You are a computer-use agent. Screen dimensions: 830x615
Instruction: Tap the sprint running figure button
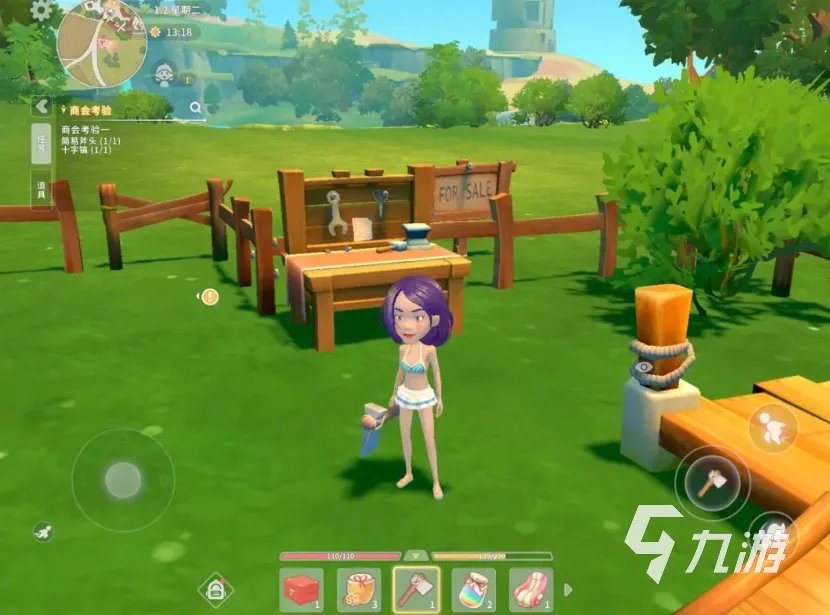pyautogui.click(x=773, y=427)
